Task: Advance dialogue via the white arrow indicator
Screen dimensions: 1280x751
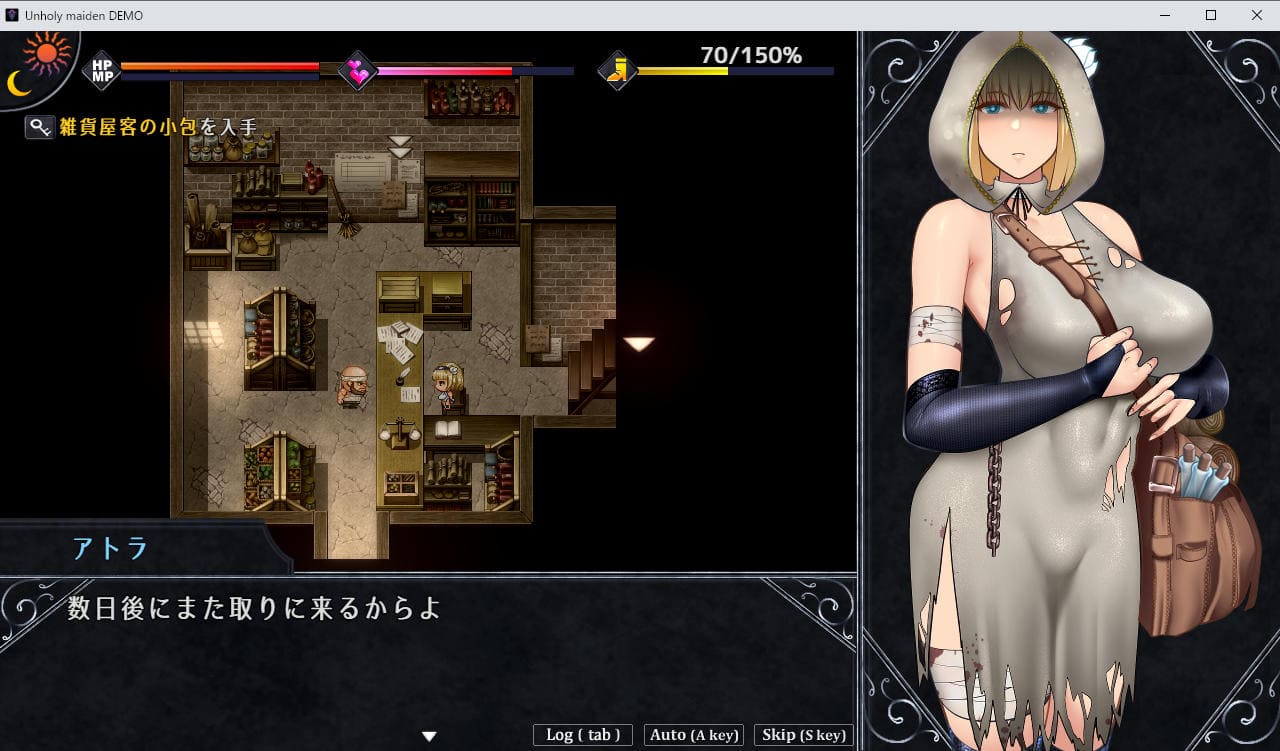Action: (x=429, y=736)
